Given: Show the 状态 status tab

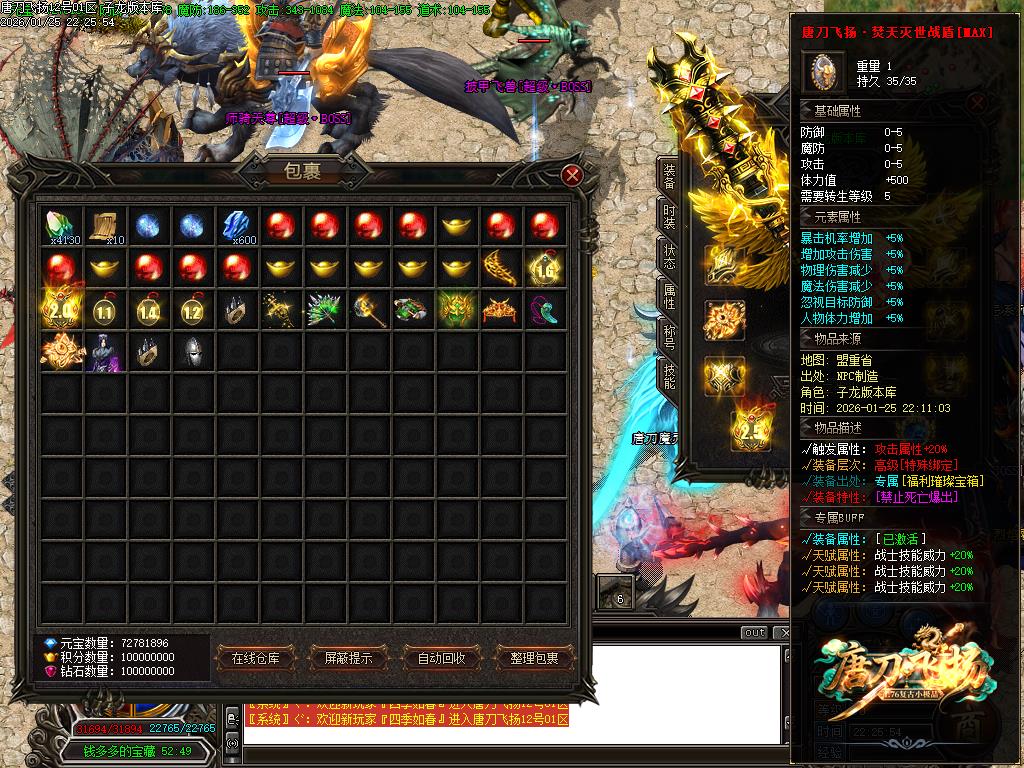Looking at the screenshot, I should (669, 257).
